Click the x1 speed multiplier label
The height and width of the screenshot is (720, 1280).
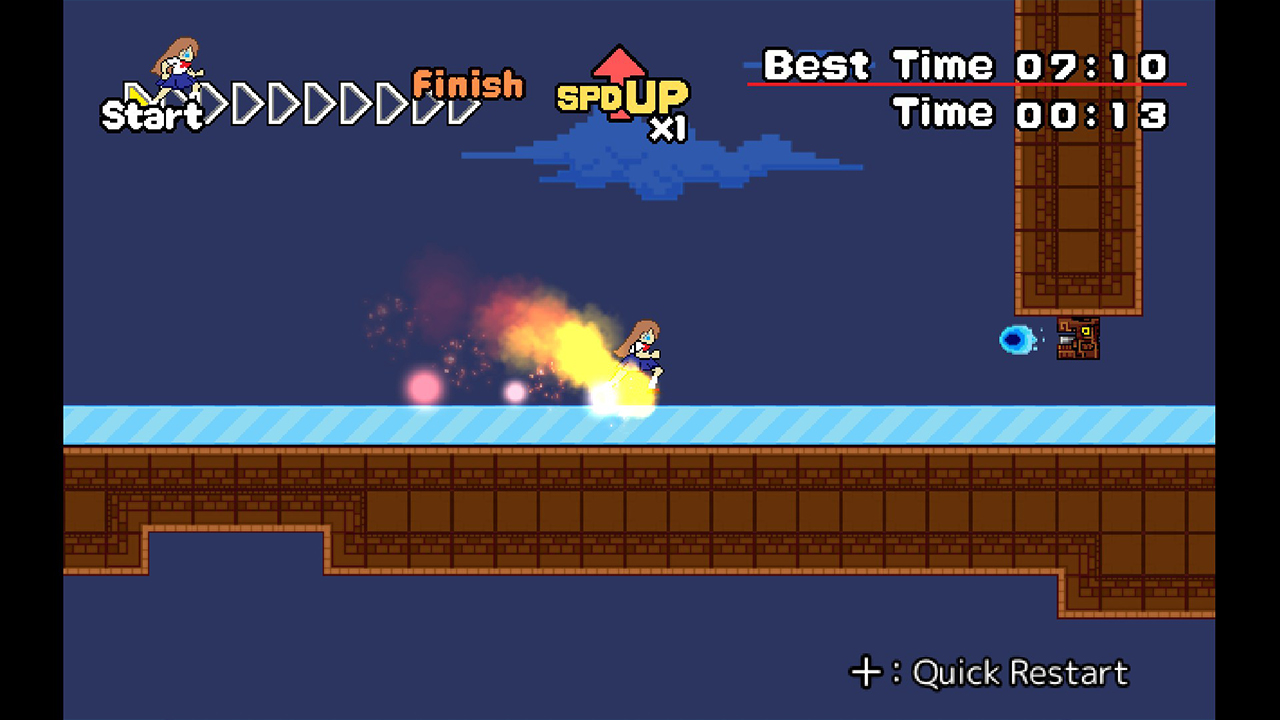point(668,130)
